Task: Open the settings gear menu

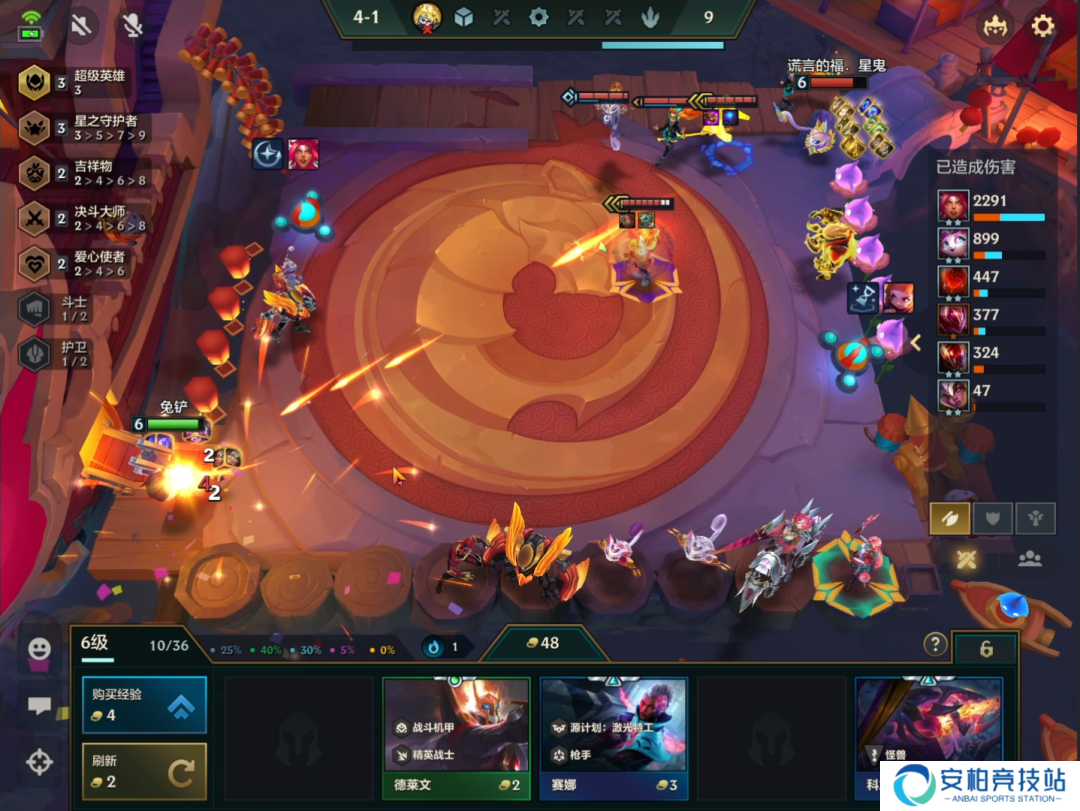Action: point(1043,26)
